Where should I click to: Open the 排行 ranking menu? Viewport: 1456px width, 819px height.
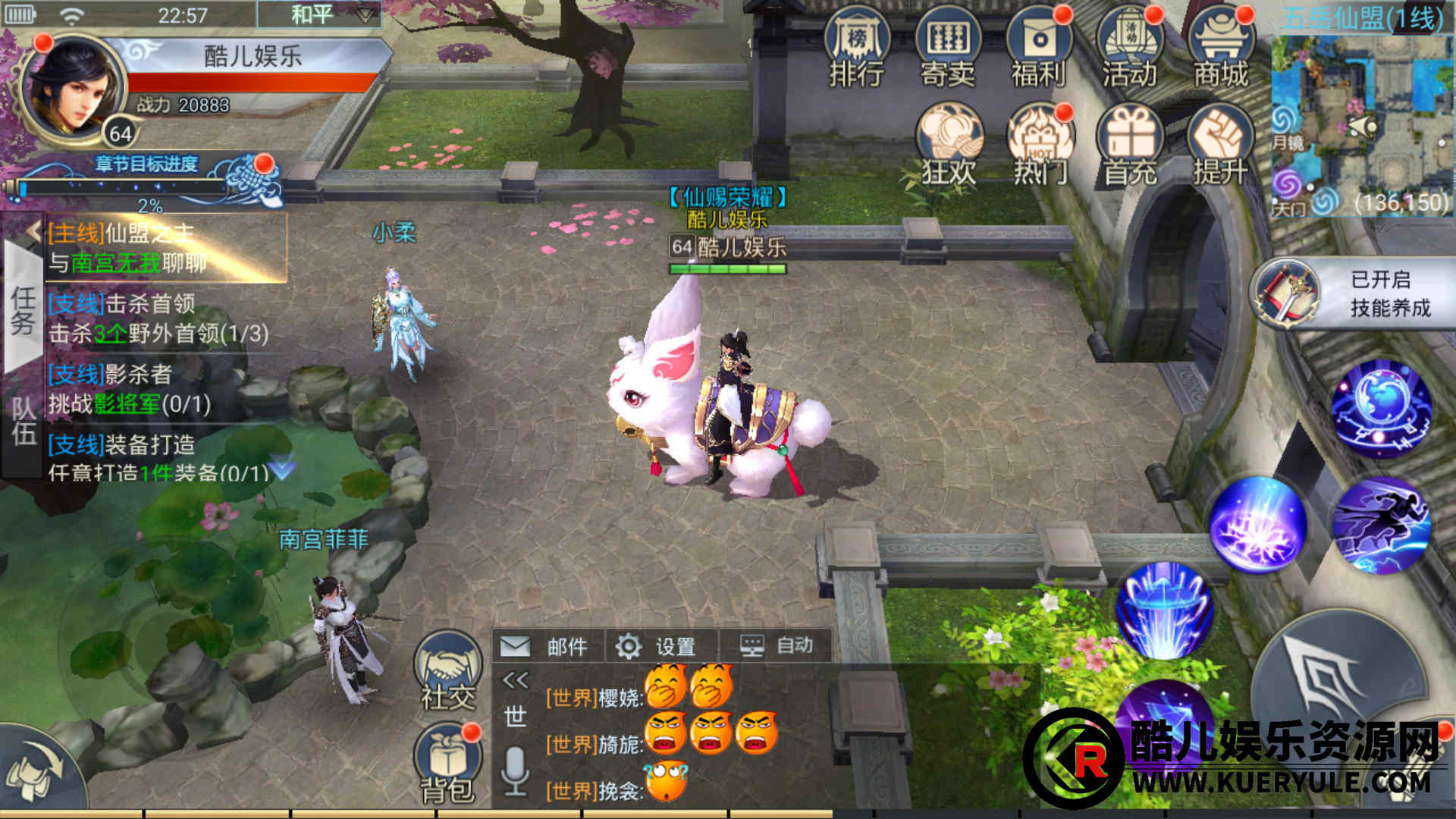point(857,47)
